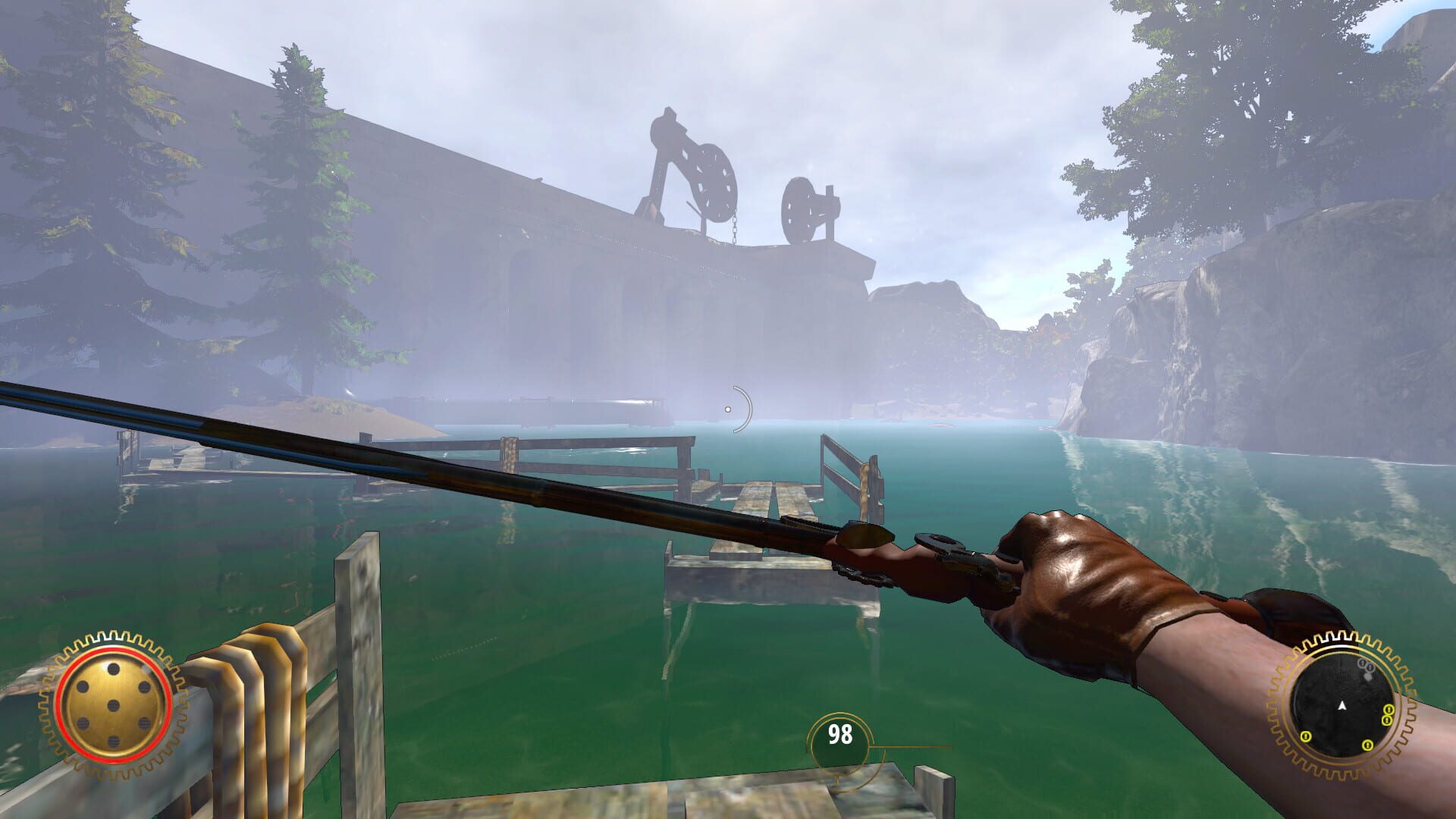This screenshot has width=1456, height=819.
Task: Click the bottom-center yellow marker on the minimap
Action: point(1367,745)
